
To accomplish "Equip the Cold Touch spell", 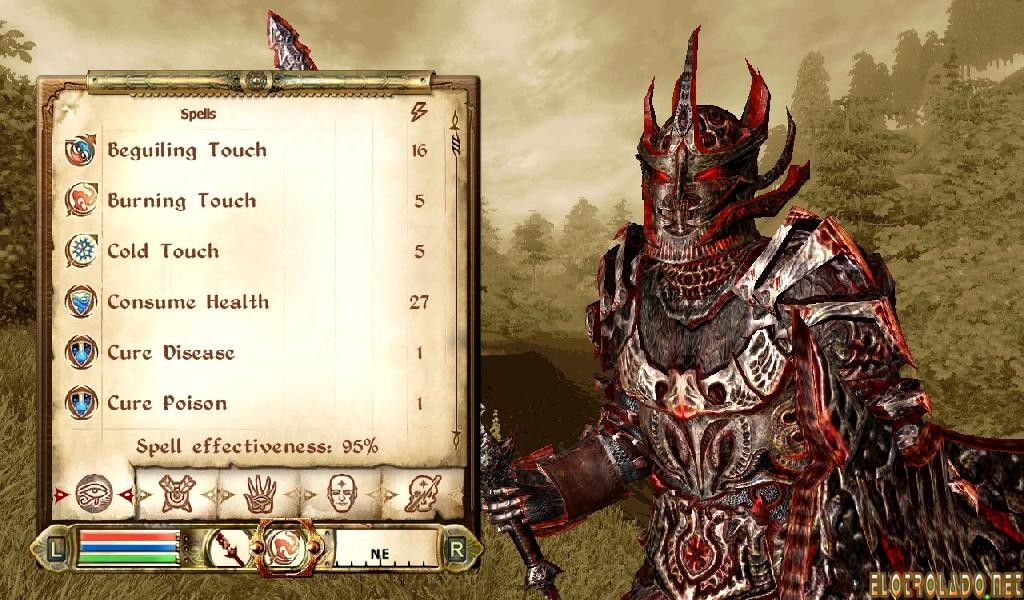I will pyautogui.click(x=162, y=252).
